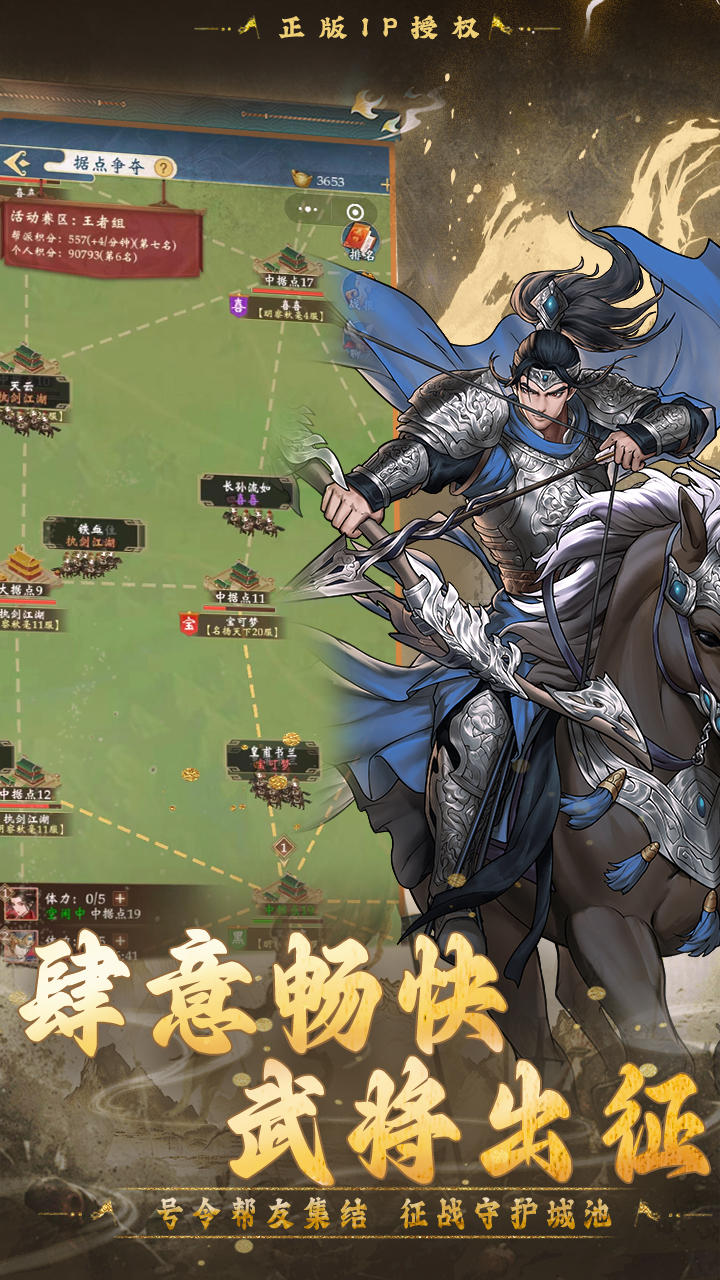The width and height of the screenshot is (720, 1280).
Task: Open the mini-program three-dot menu
Action: [310, 211]
